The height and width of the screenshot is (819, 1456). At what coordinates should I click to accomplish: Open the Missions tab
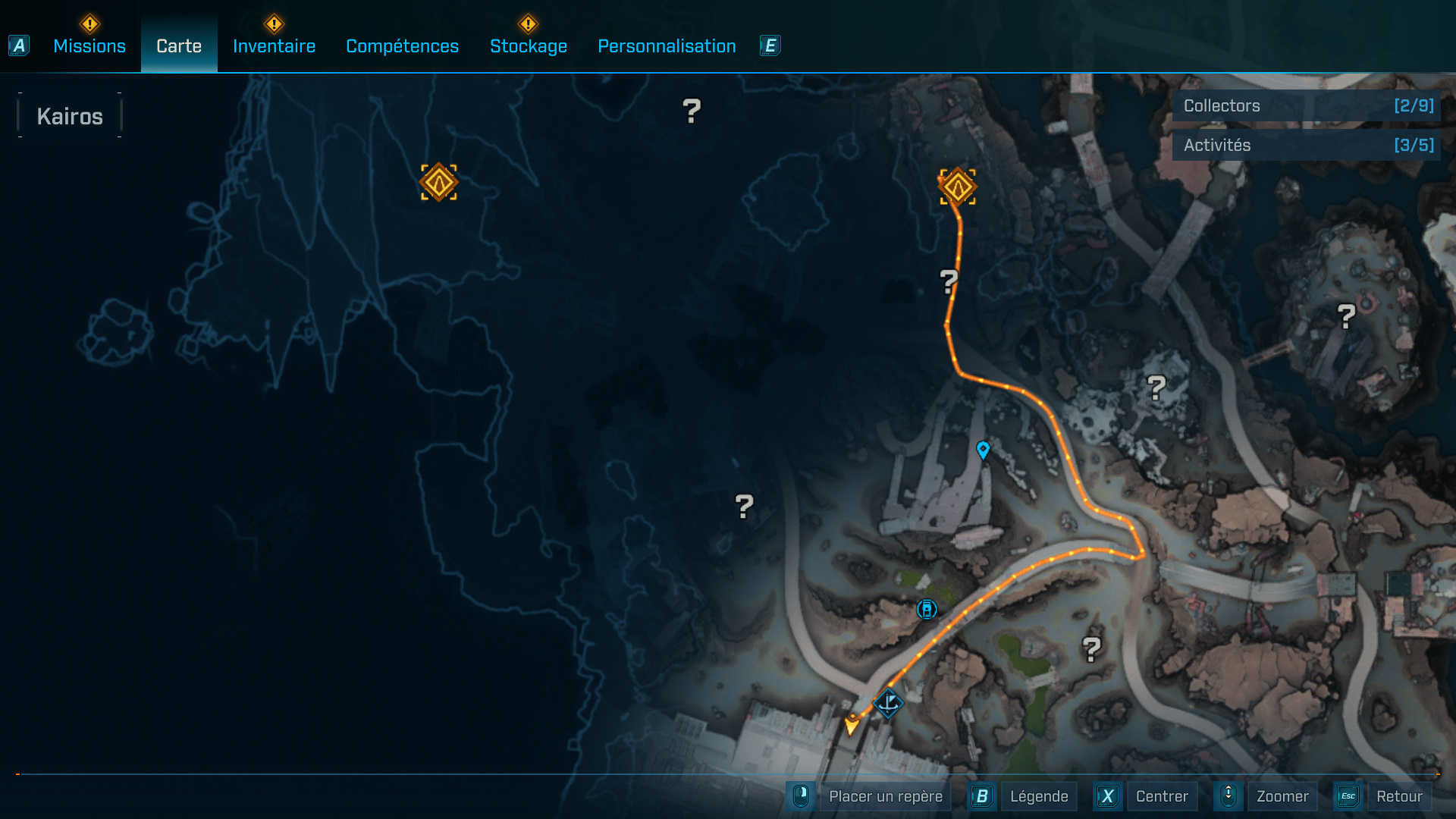click(x=89, y=46)
